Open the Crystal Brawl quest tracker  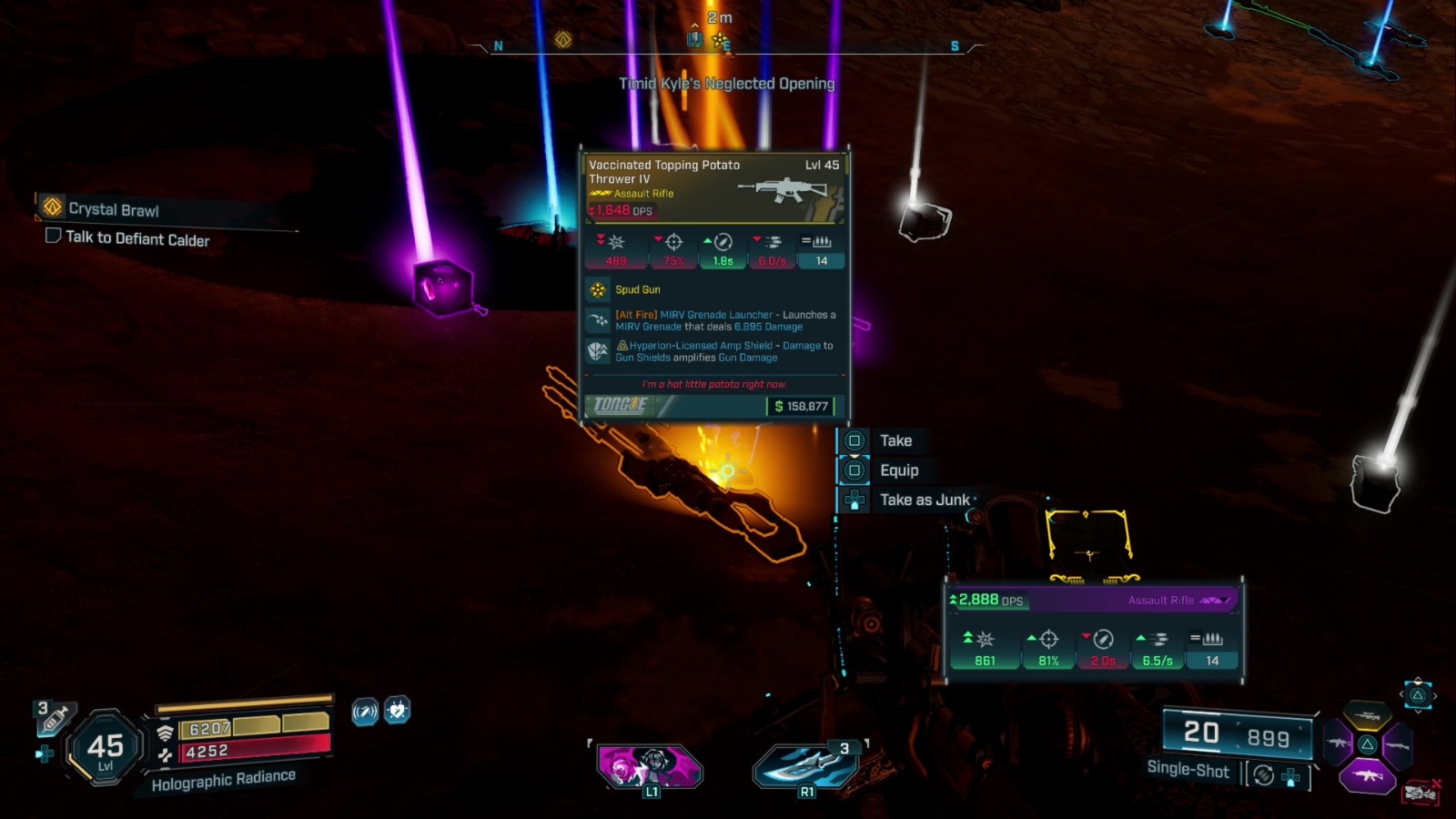click(x=113, y=209)
